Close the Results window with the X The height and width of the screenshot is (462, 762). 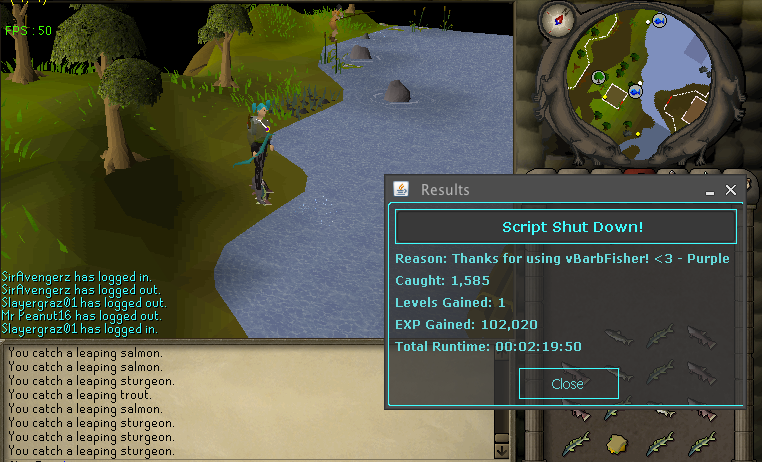(731, 189)
